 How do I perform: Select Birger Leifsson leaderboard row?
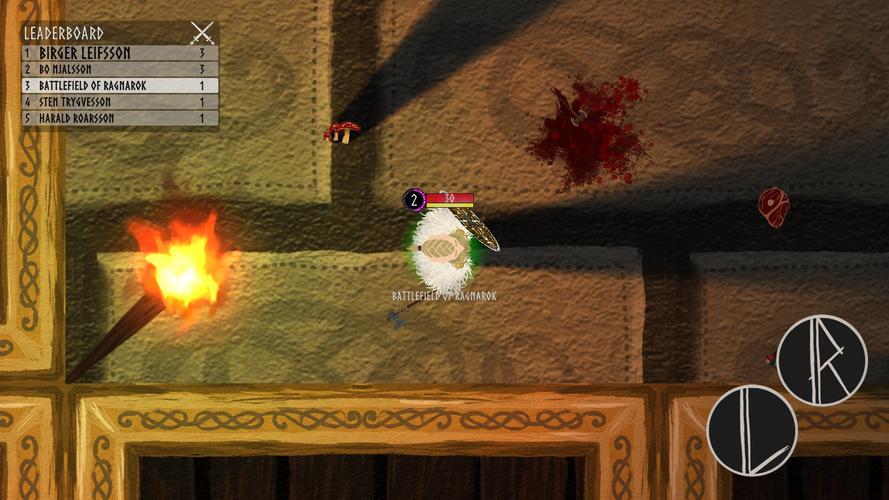120,53
